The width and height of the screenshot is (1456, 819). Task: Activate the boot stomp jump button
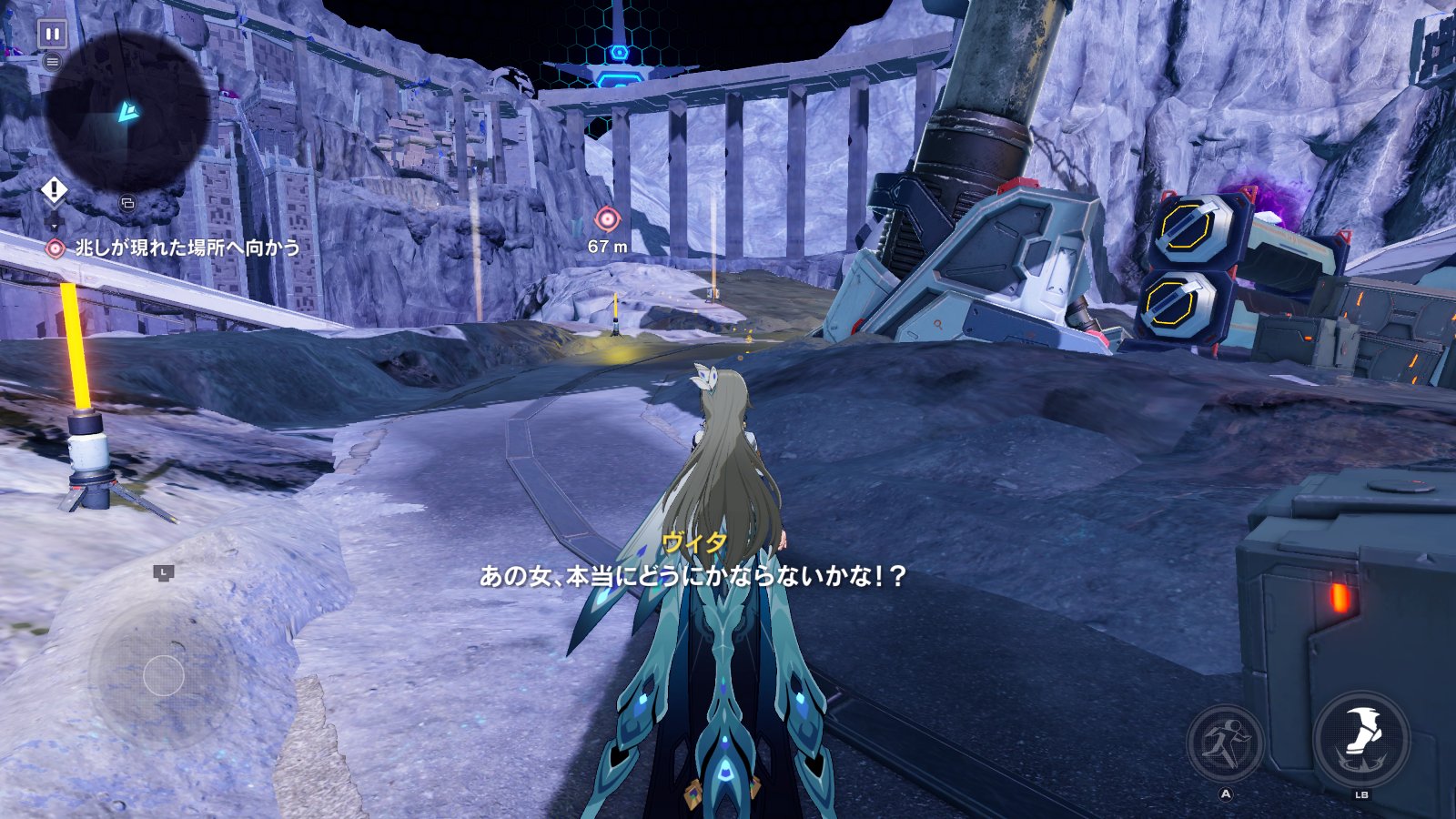pyautogui.click(x=1361, y=738)
